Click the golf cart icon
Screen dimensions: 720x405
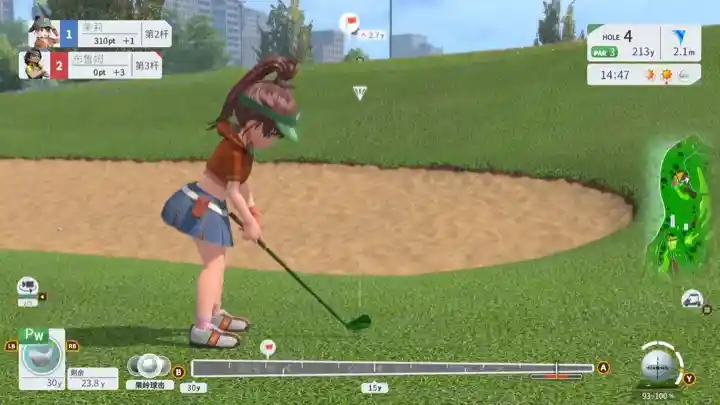point(691,299)
